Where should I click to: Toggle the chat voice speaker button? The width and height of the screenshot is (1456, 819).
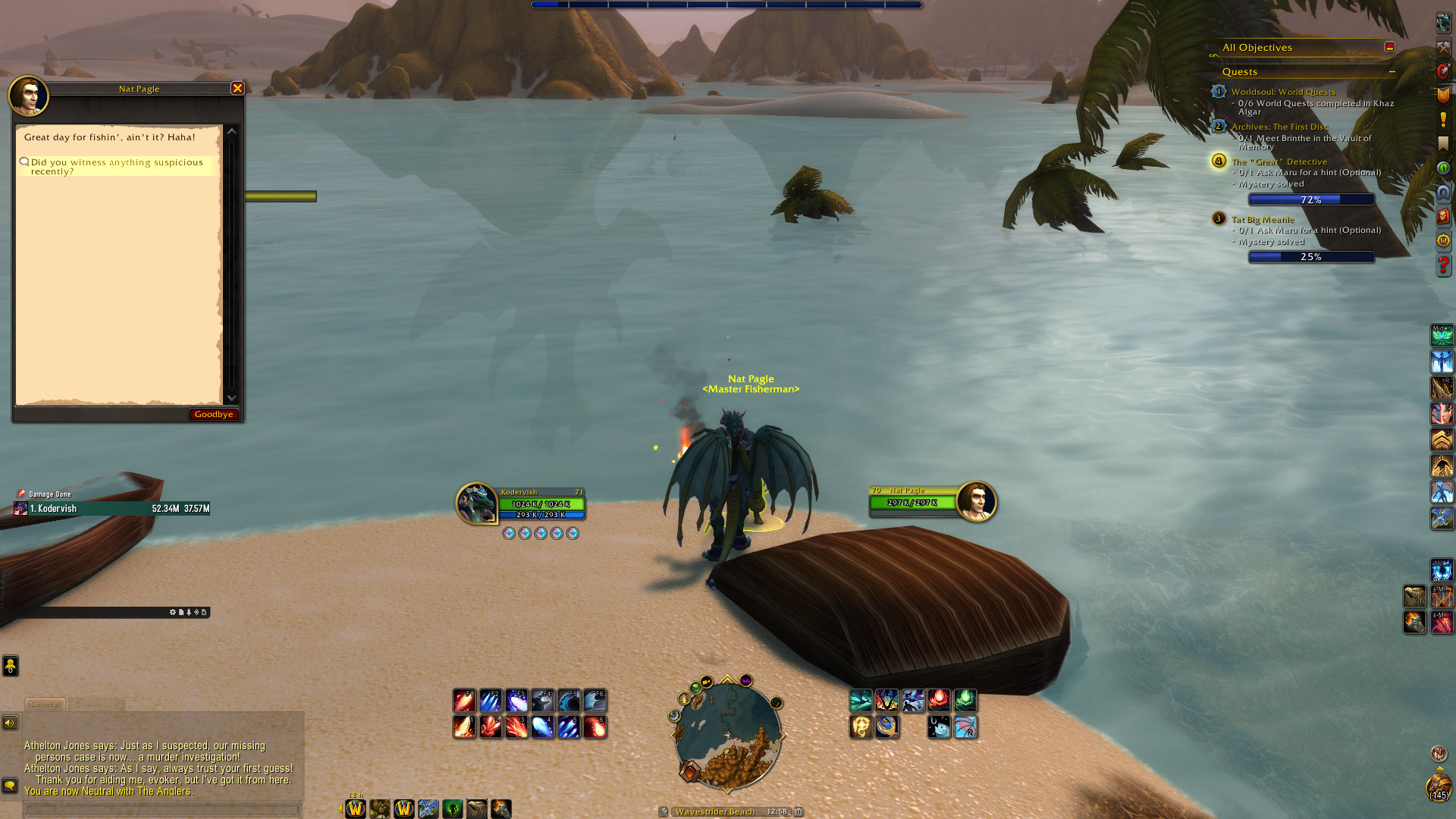tap(10, 723)
